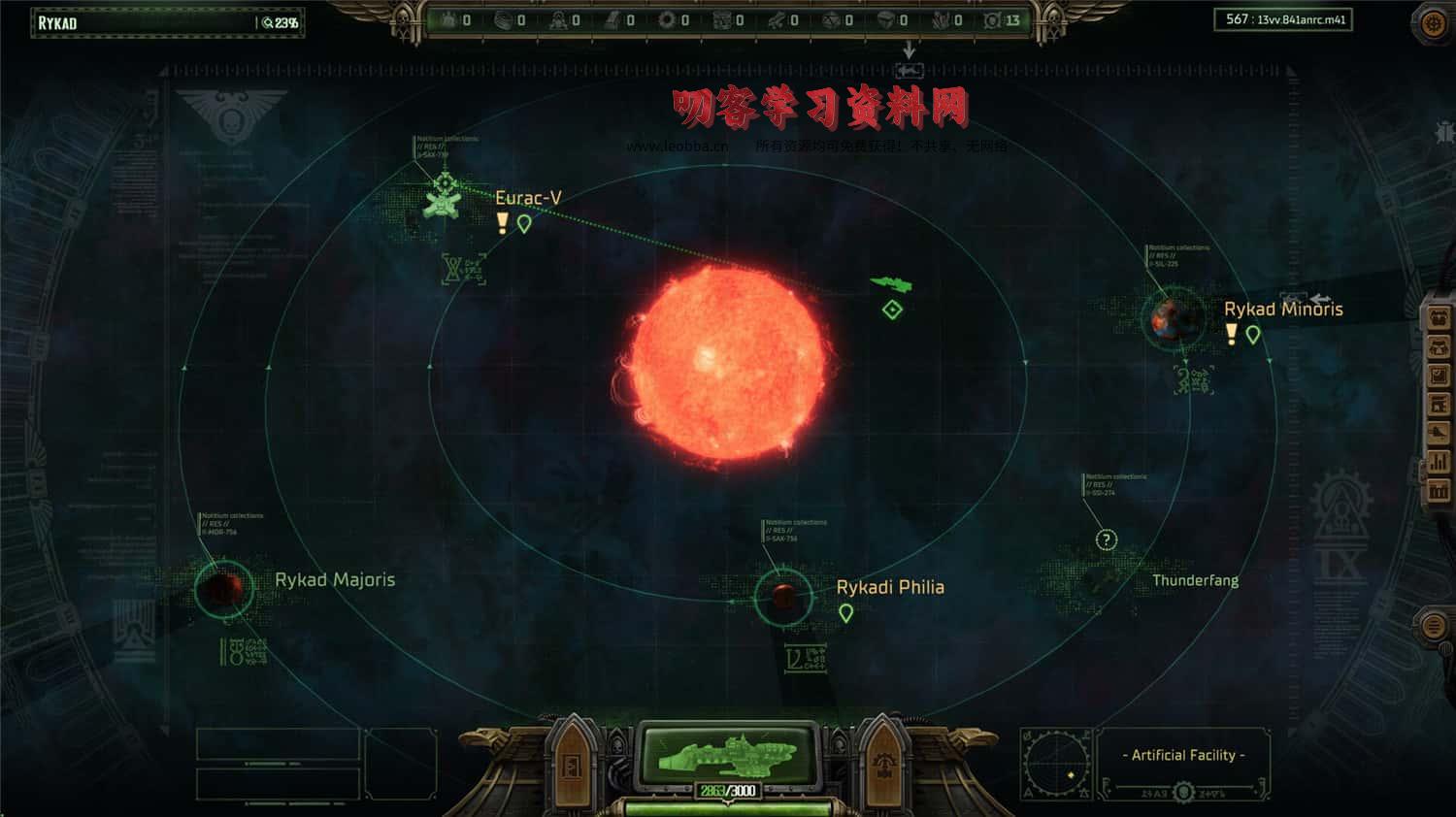Select the question-mark node near Thunderfang
Viewport: 1456px width, 817px height.
point(1105,539)
